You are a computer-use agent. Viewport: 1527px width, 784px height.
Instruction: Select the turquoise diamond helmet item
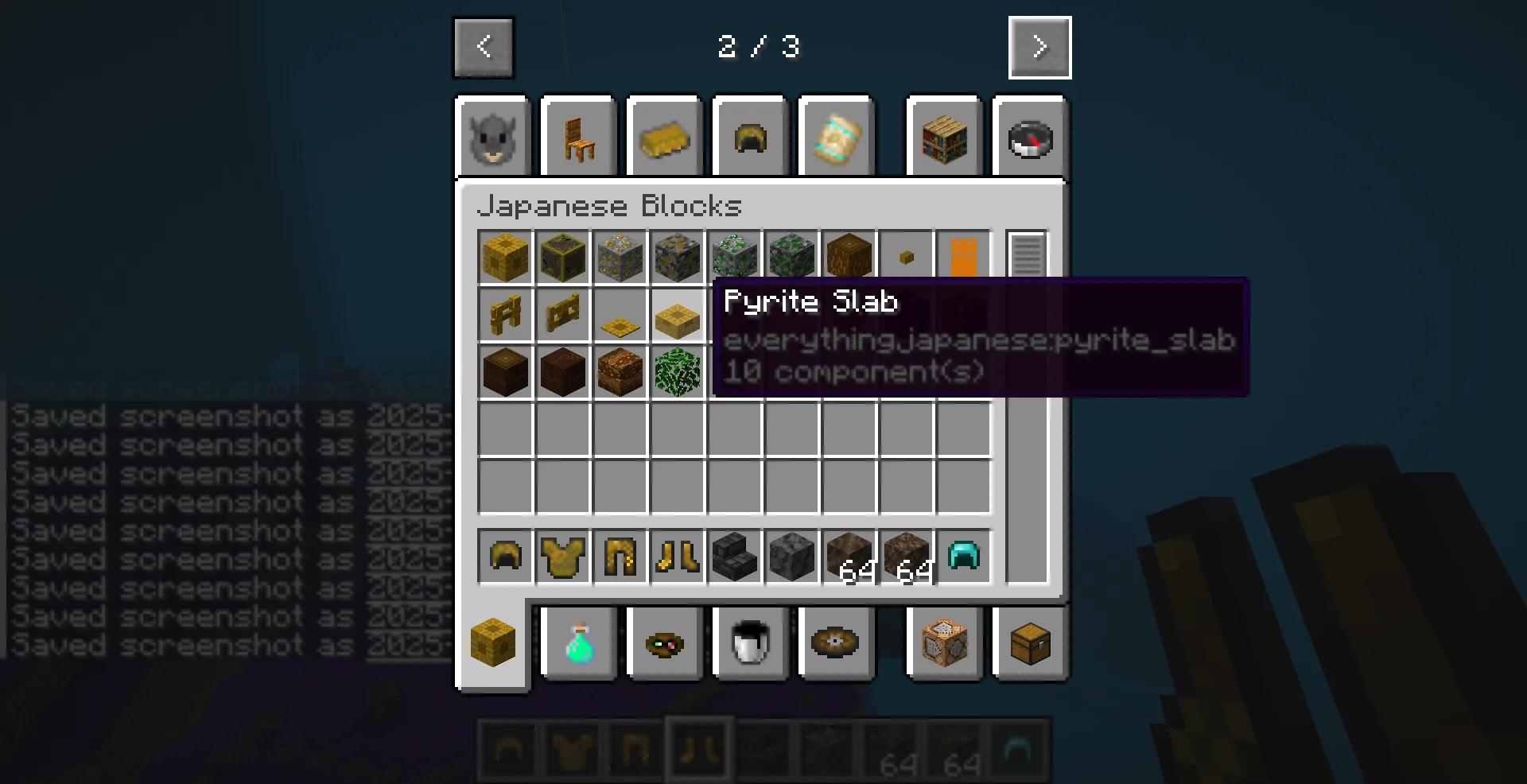tap(964, 557)
